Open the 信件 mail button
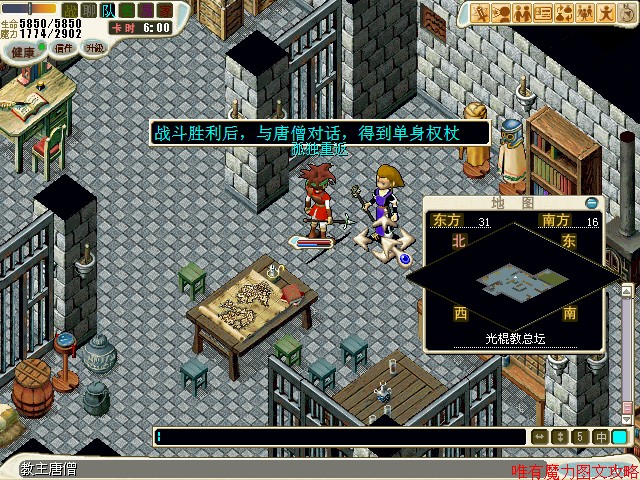This screenshot has width=640, height=480. pyautogui.click(x=64, y=48)
